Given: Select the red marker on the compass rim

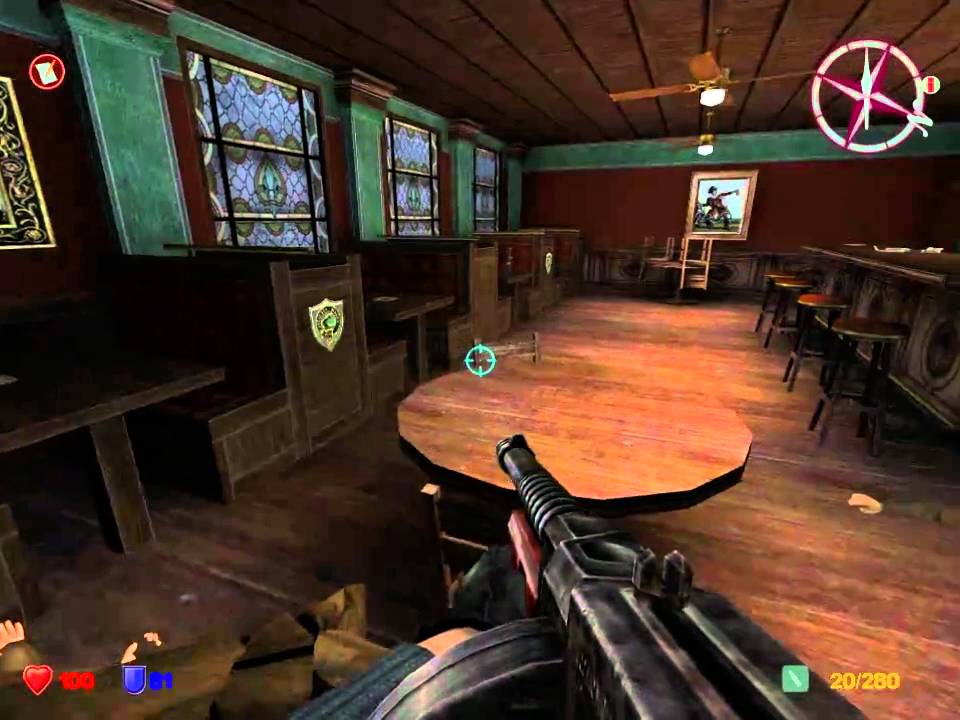Looking at the screenshot, I should [931, 84].
